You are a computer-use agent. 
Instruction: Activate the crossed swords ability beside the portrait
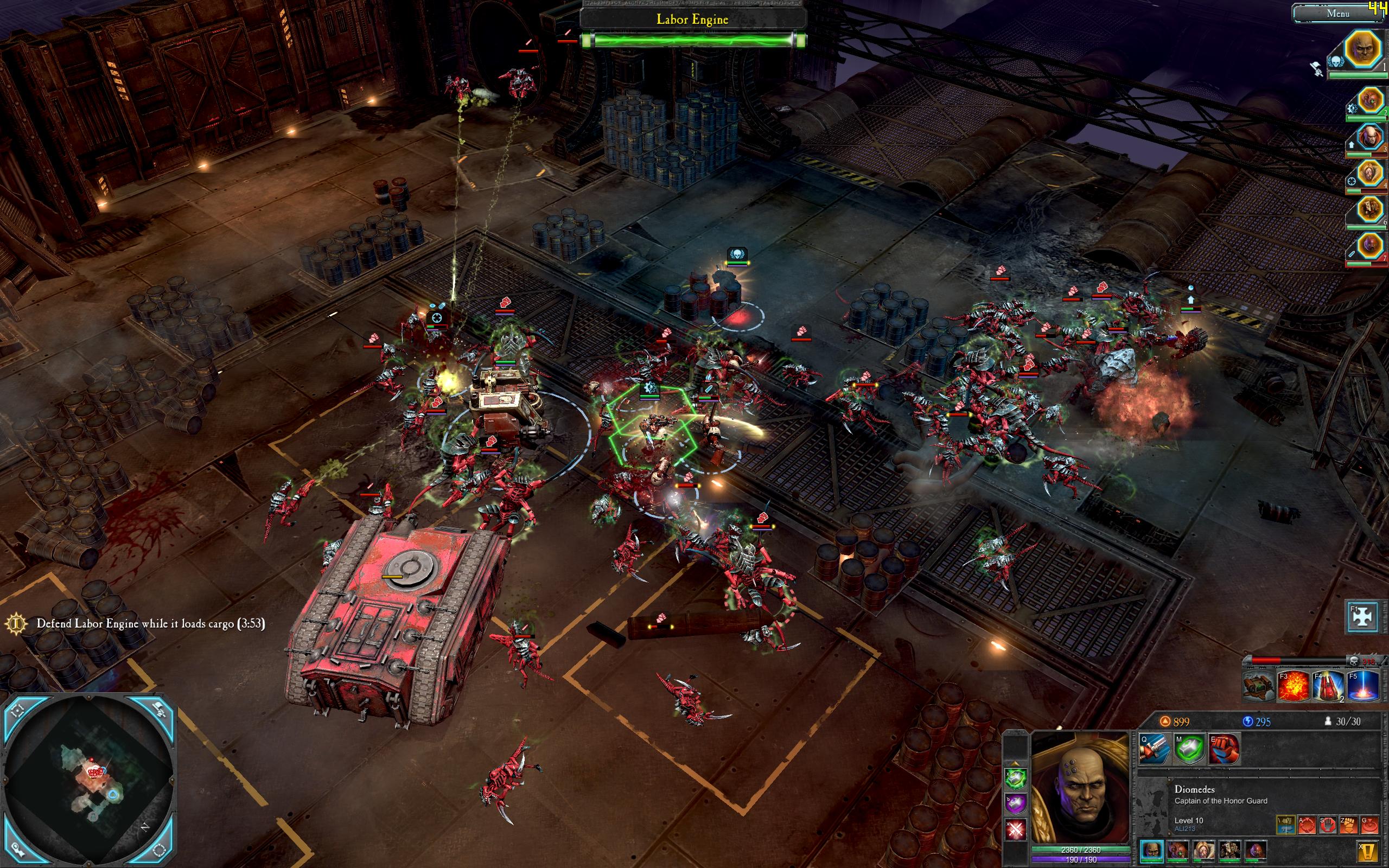tap(1015, 829)
